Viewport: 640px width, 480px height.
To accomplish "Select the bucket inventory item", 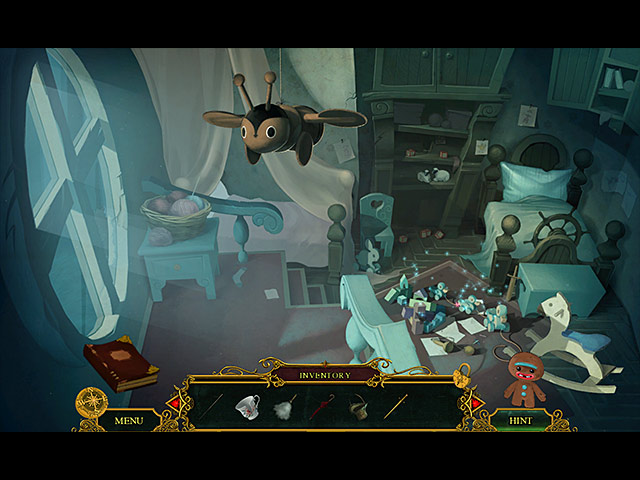I will [x=357, y=406].
